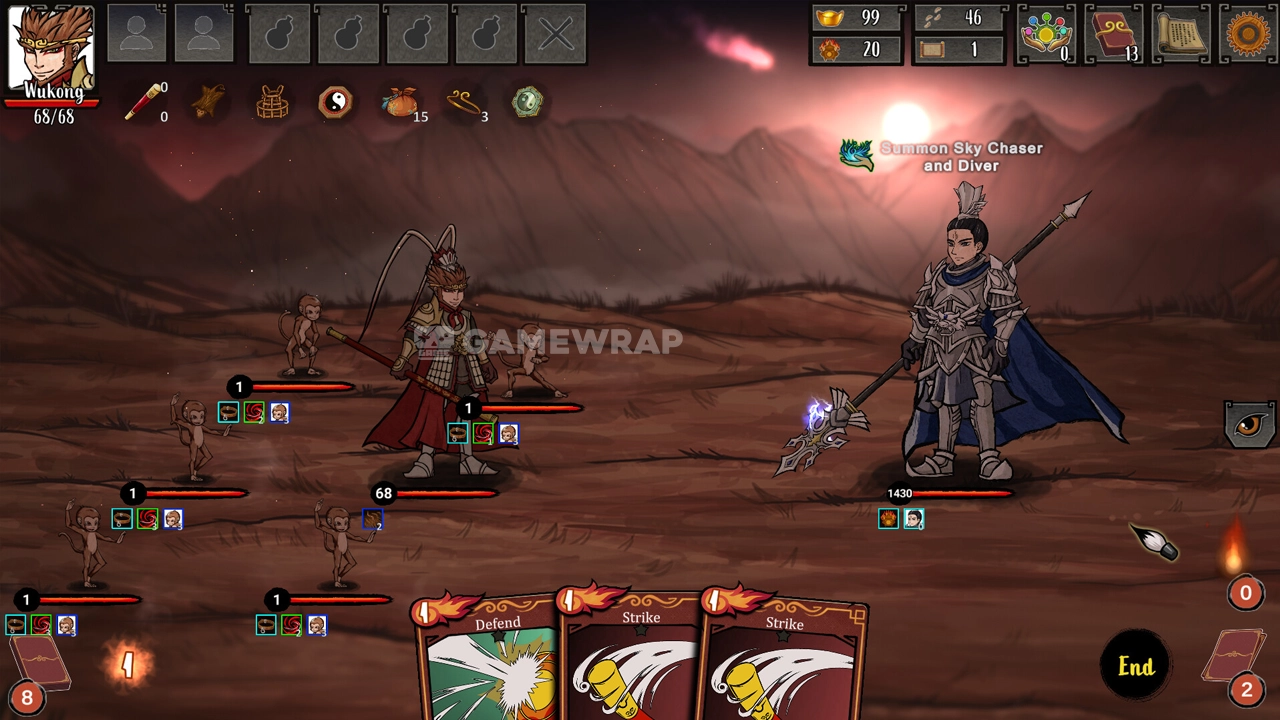Toggle the eye icon on the right edge
This screenshot has height=720, width=1280.
tap(1249, 425)
